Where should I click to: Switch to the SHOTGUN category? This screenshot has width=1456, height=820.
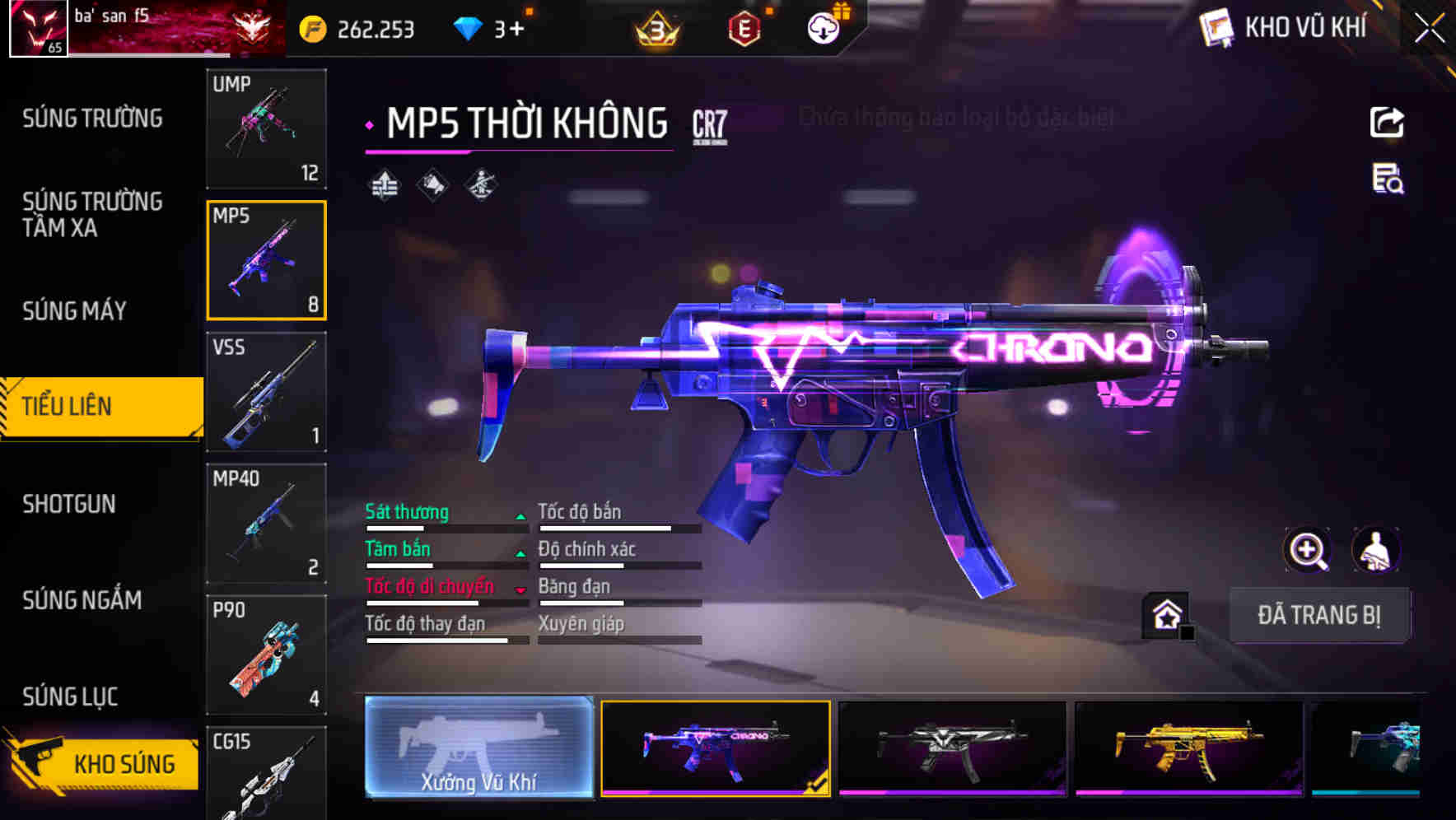pos(70,504)
